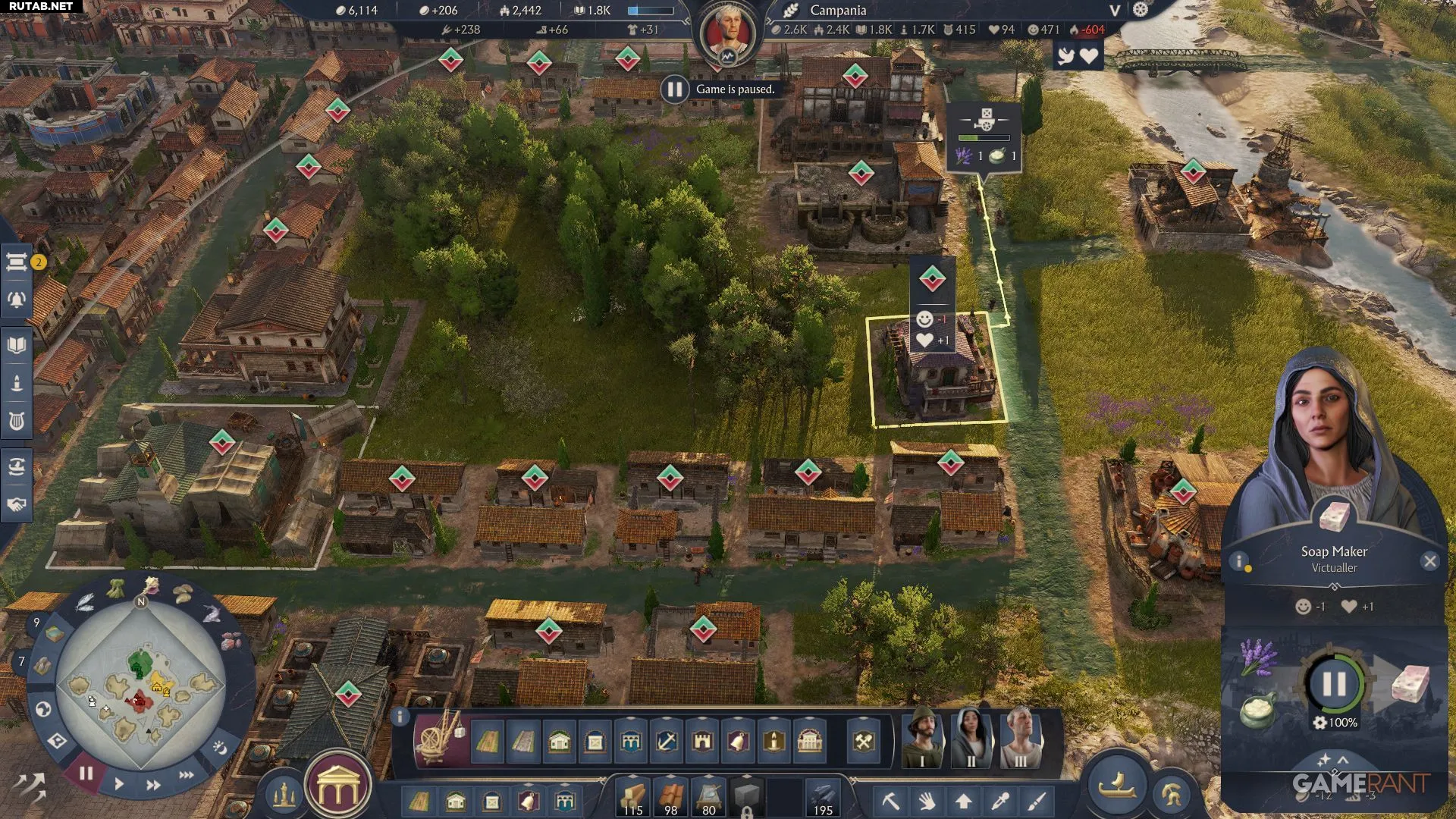Activate the pickaxe demolish tool
The height and width of the screenshot is (819, 1456).
pos(890,801)
